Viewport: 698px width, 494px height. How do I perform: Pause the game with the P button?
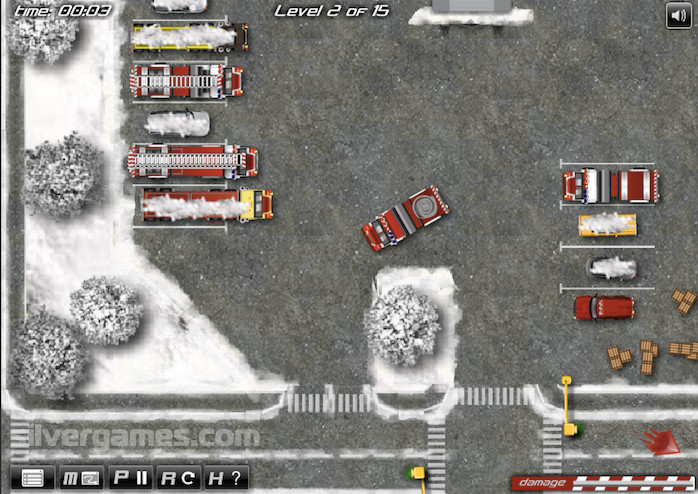tap(130, 478)
